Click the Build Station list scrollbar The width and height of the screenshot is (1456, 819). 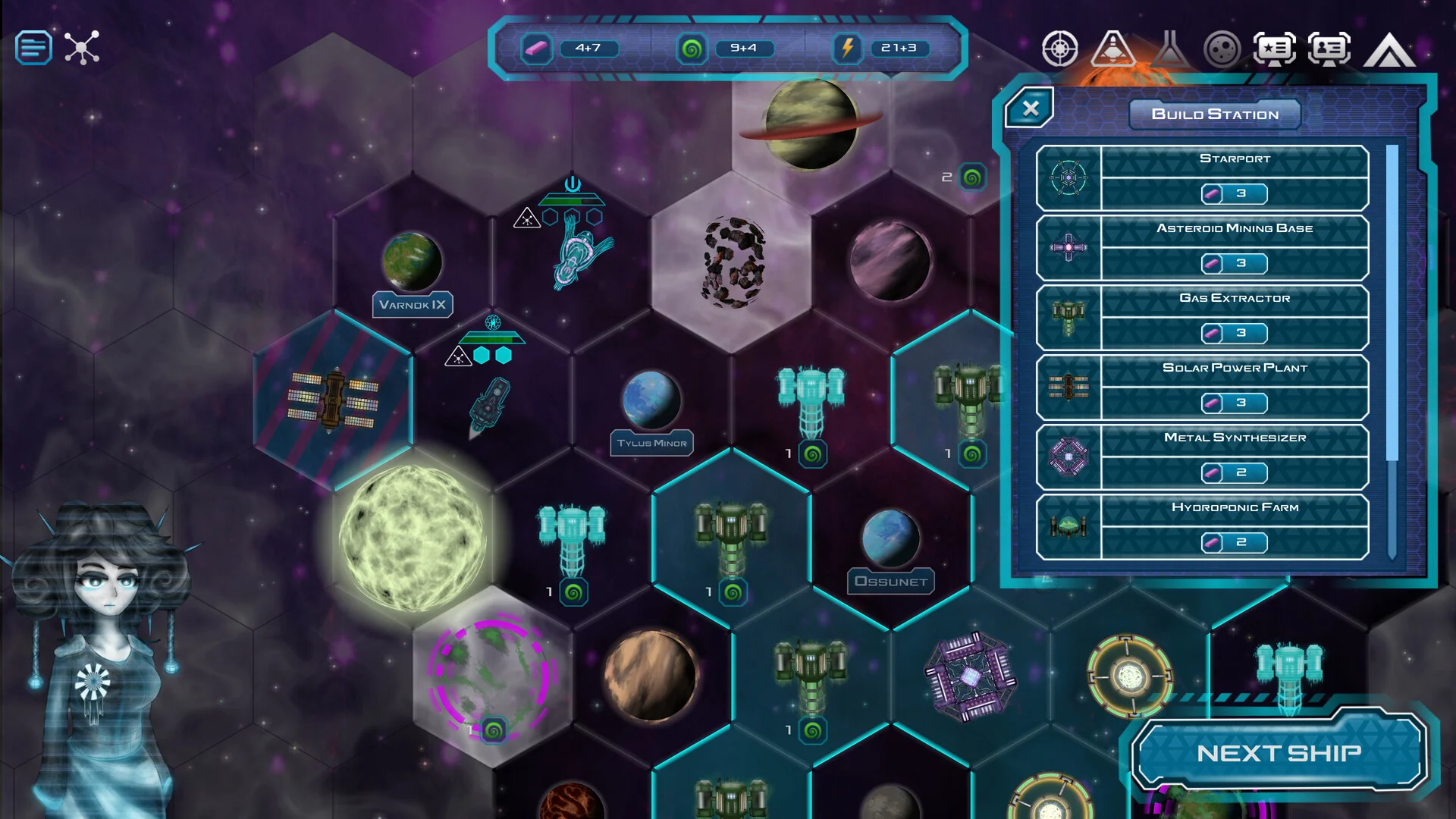(x=1392, y=303)
